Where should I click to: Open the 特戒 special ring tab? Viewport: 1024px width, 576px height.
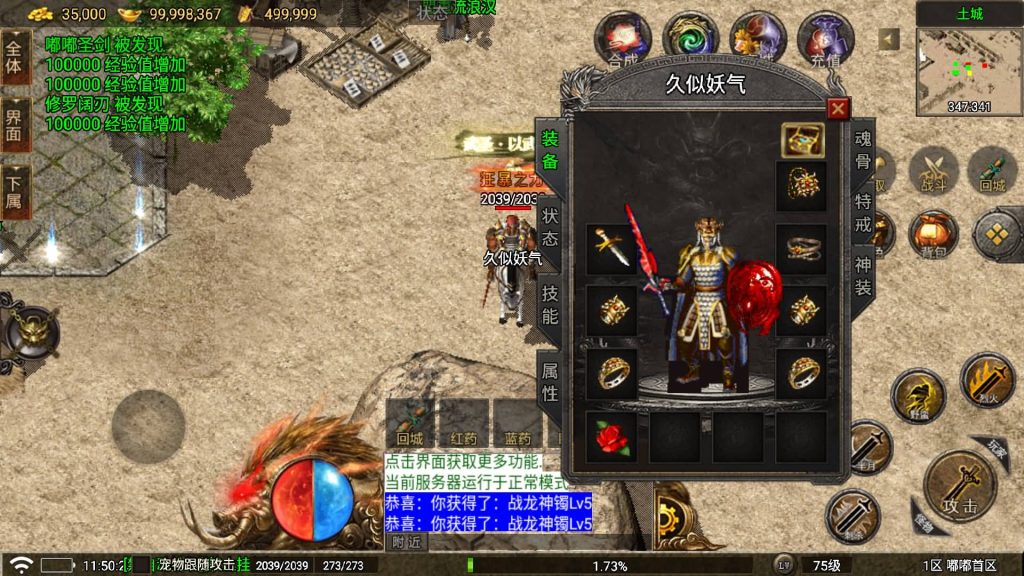[862, 211]
